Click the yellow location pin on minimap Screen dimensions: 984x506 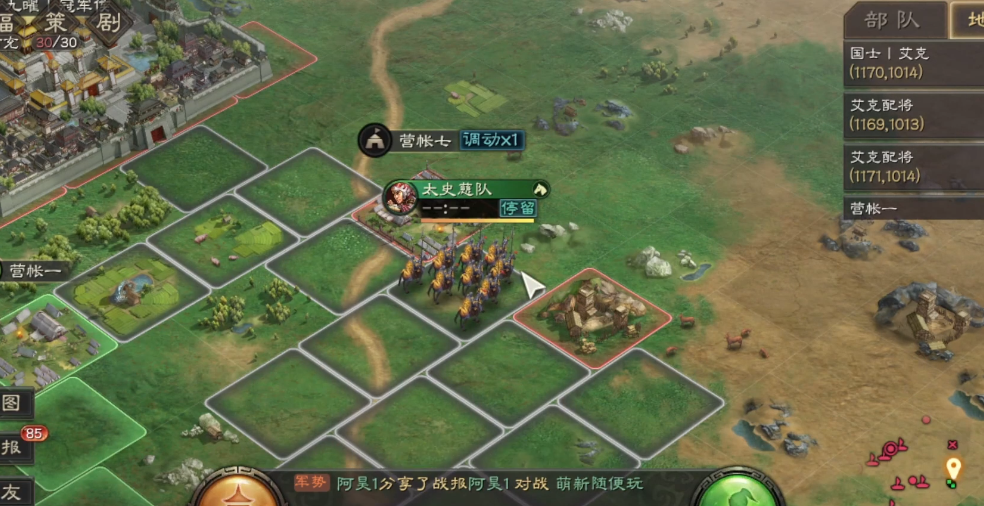click(x=953, y=468)
